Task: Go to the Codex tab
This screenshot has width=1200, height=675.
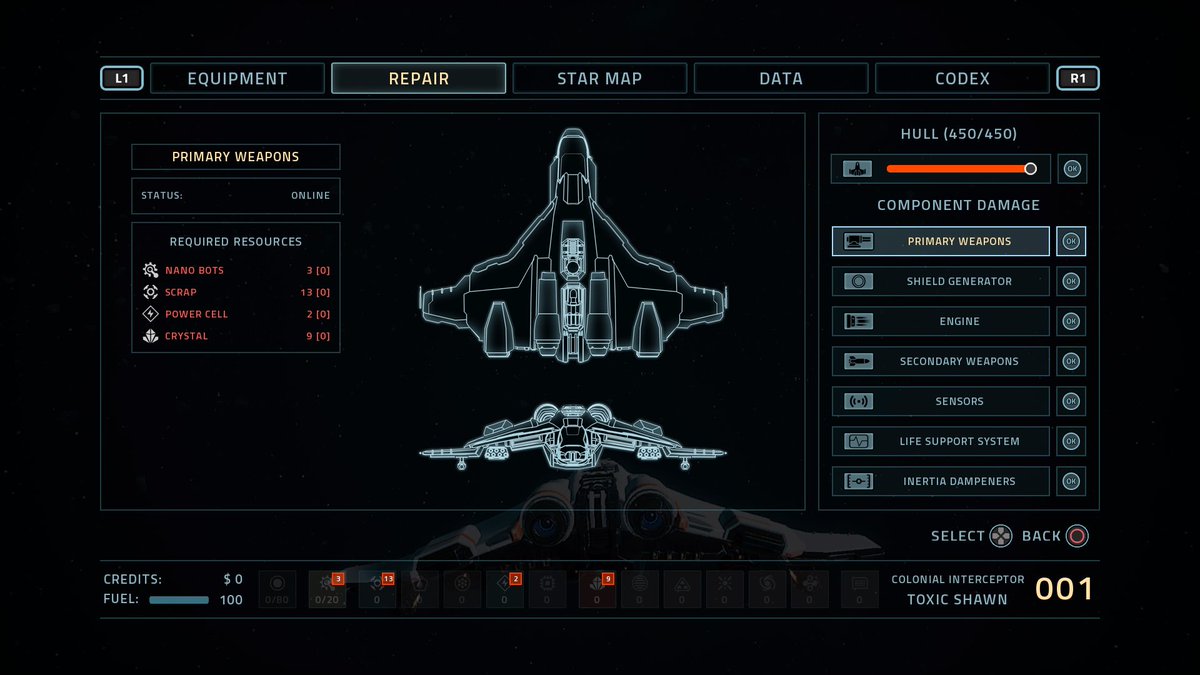Action: click(962, 78)
